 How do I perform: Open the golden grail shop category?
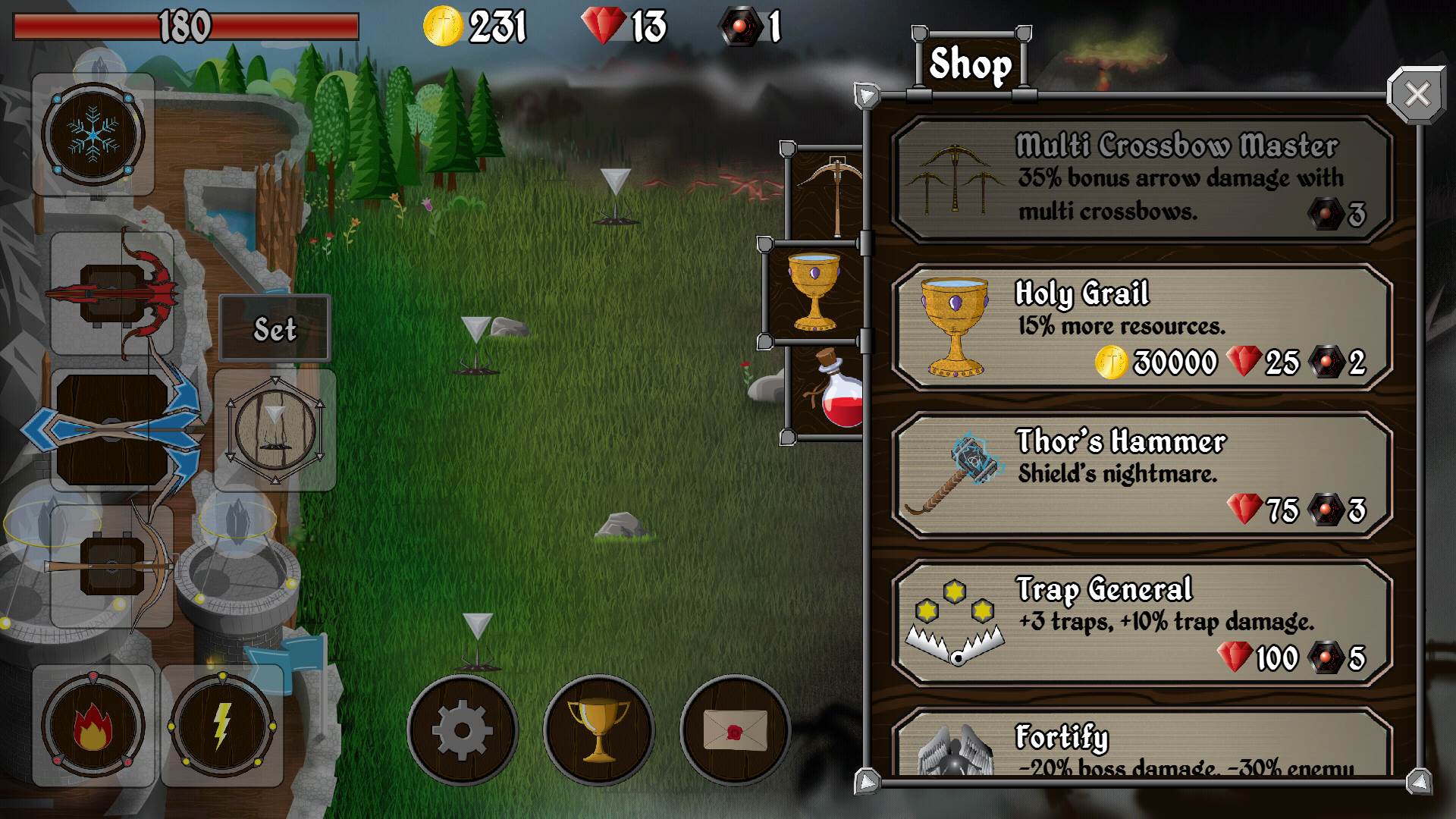coord(814,292)
